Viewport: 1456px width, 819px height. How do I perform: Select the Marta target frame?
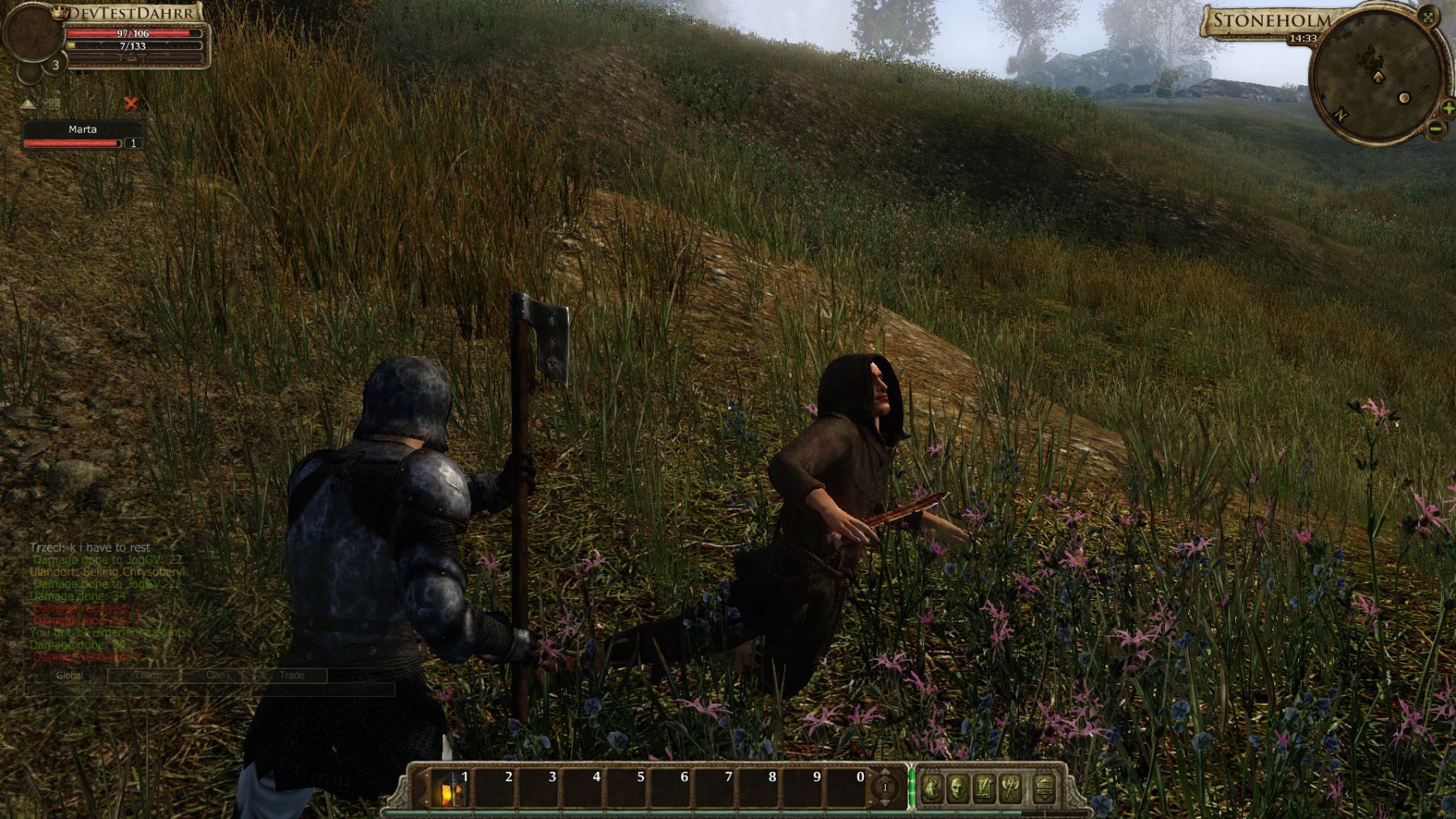point(83,135)
